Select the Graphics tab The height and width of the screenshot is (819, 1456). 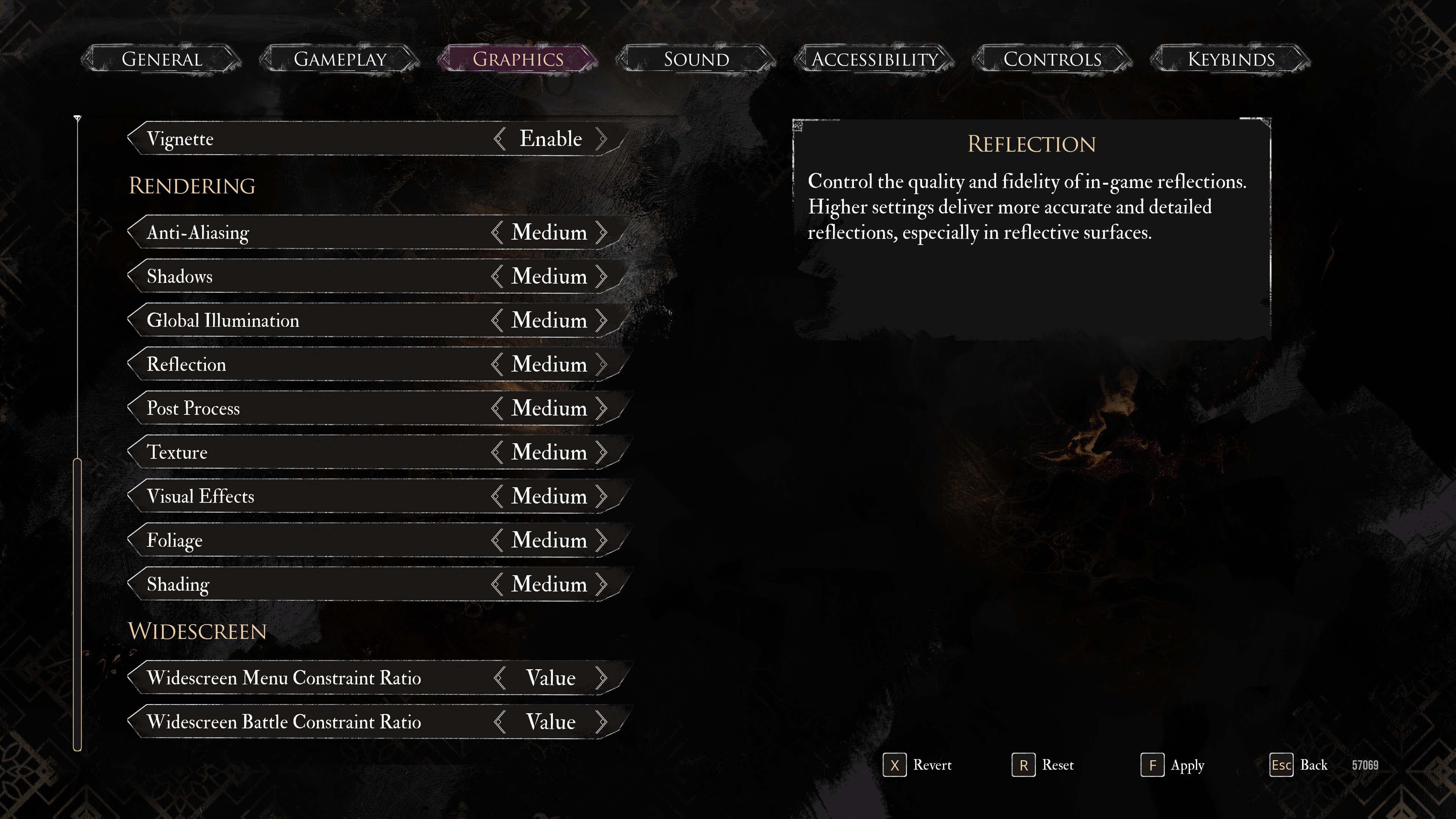(518, 59)
